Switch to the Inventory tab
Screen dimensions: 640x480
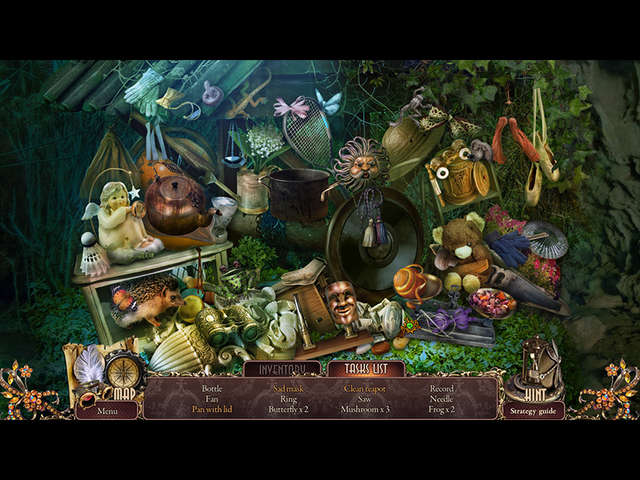click(281, 369)
